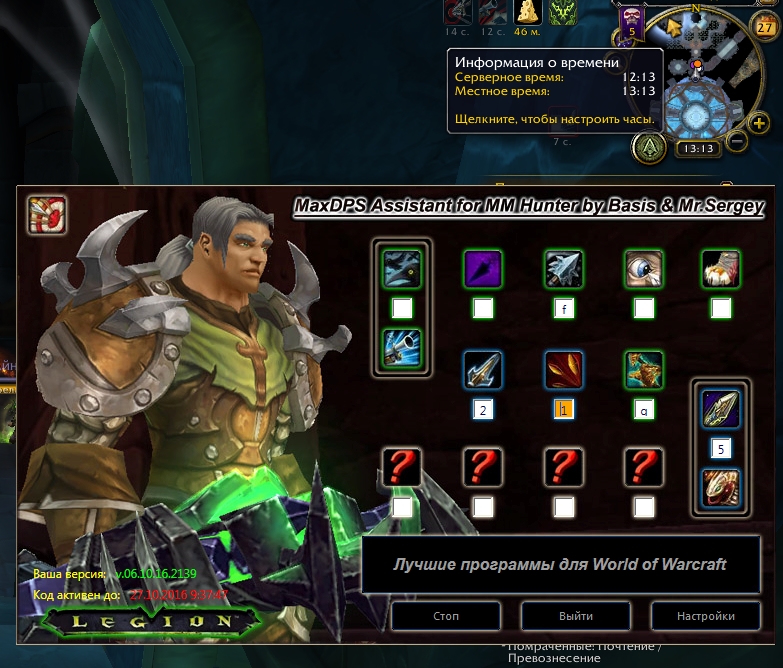Select the eyeball ability icon

[x=643, y=268]
